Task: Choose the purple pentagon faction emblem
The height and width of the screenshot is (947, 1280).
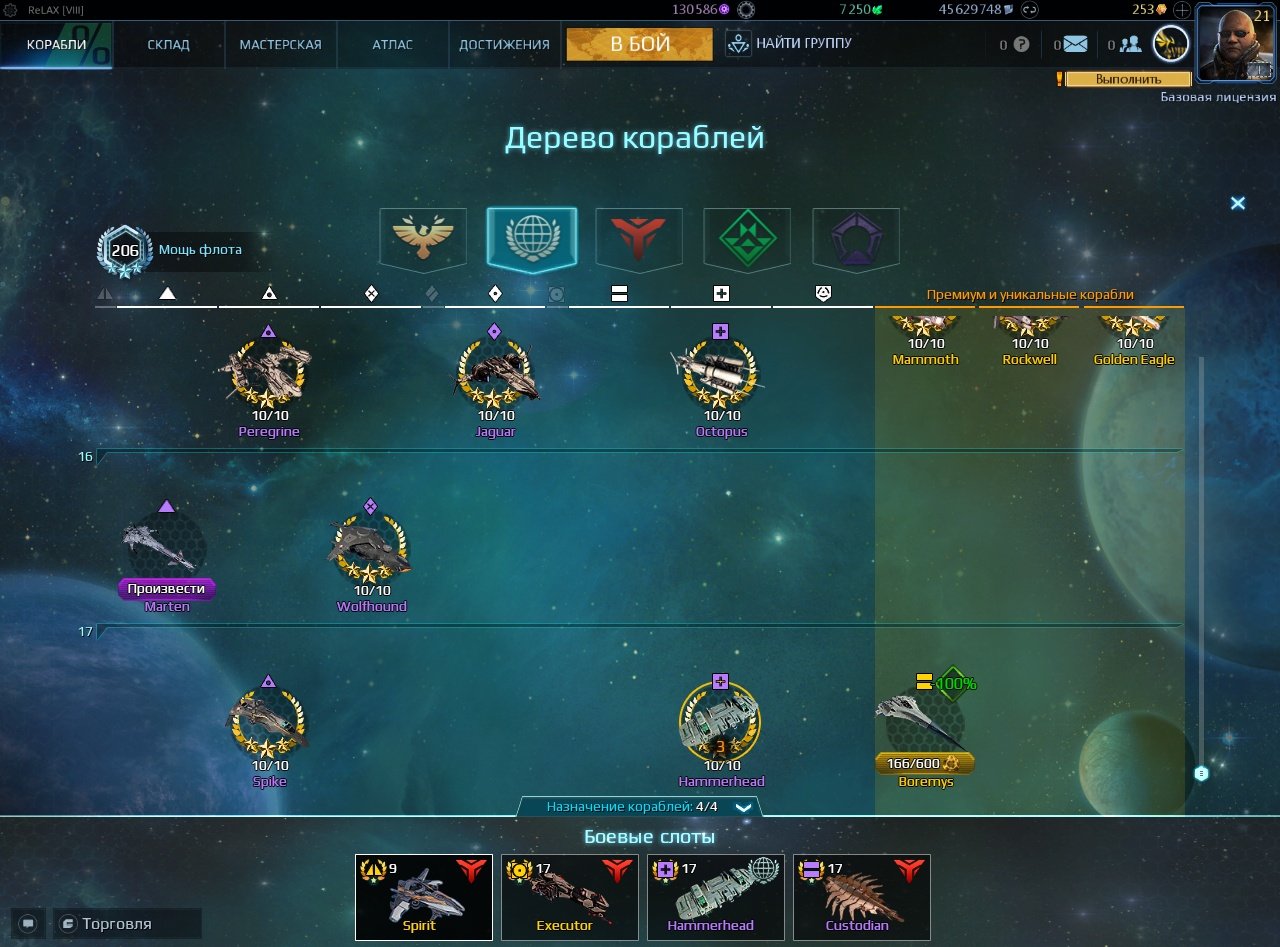Action: tap(856, 237)
